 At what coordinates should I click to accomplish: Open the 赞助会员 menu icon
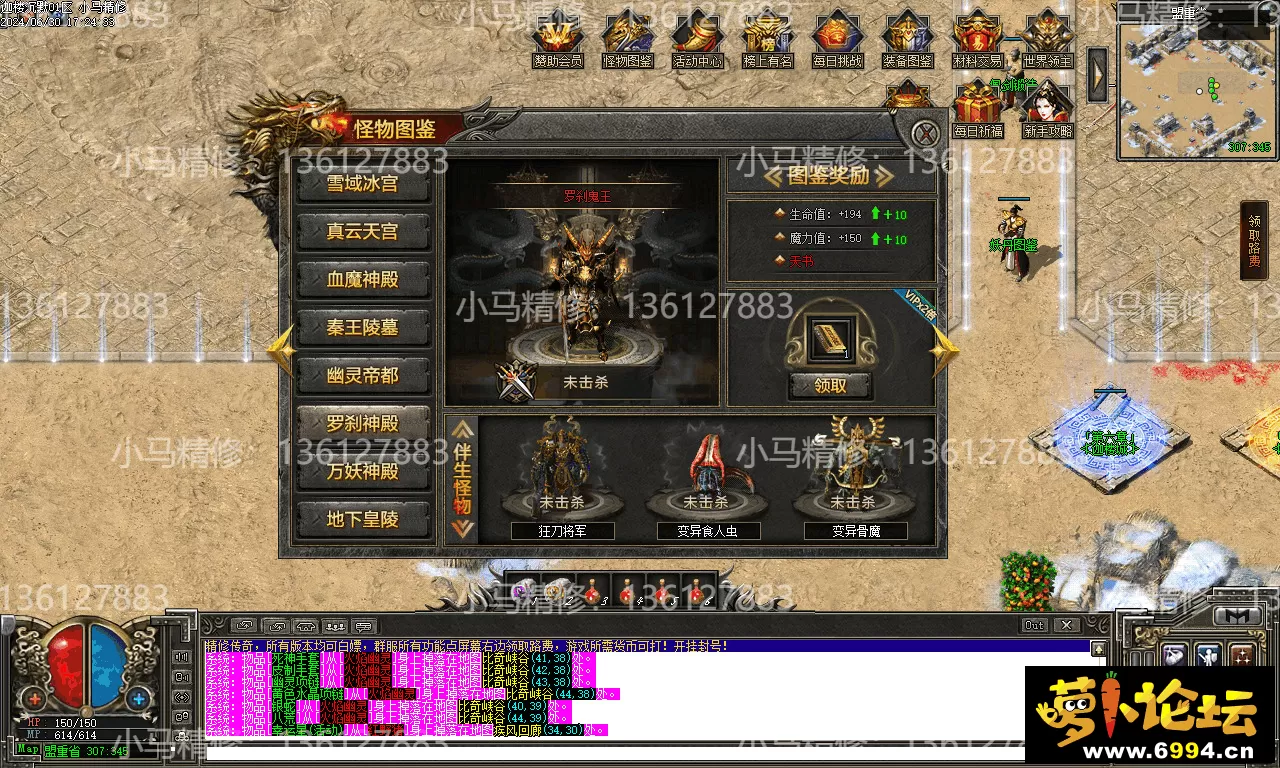[557, 38]
